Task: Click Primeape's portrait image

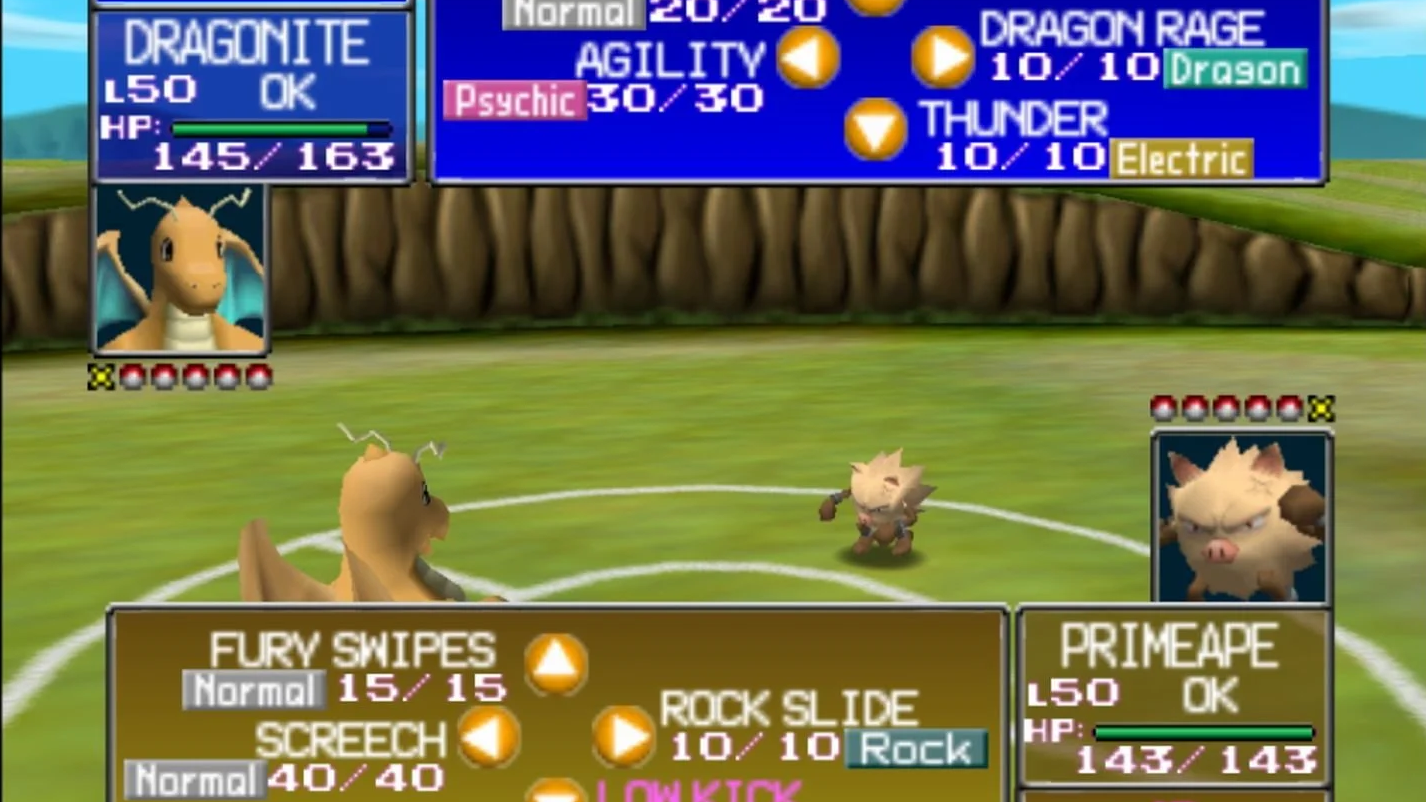Action: (1241, 516)
